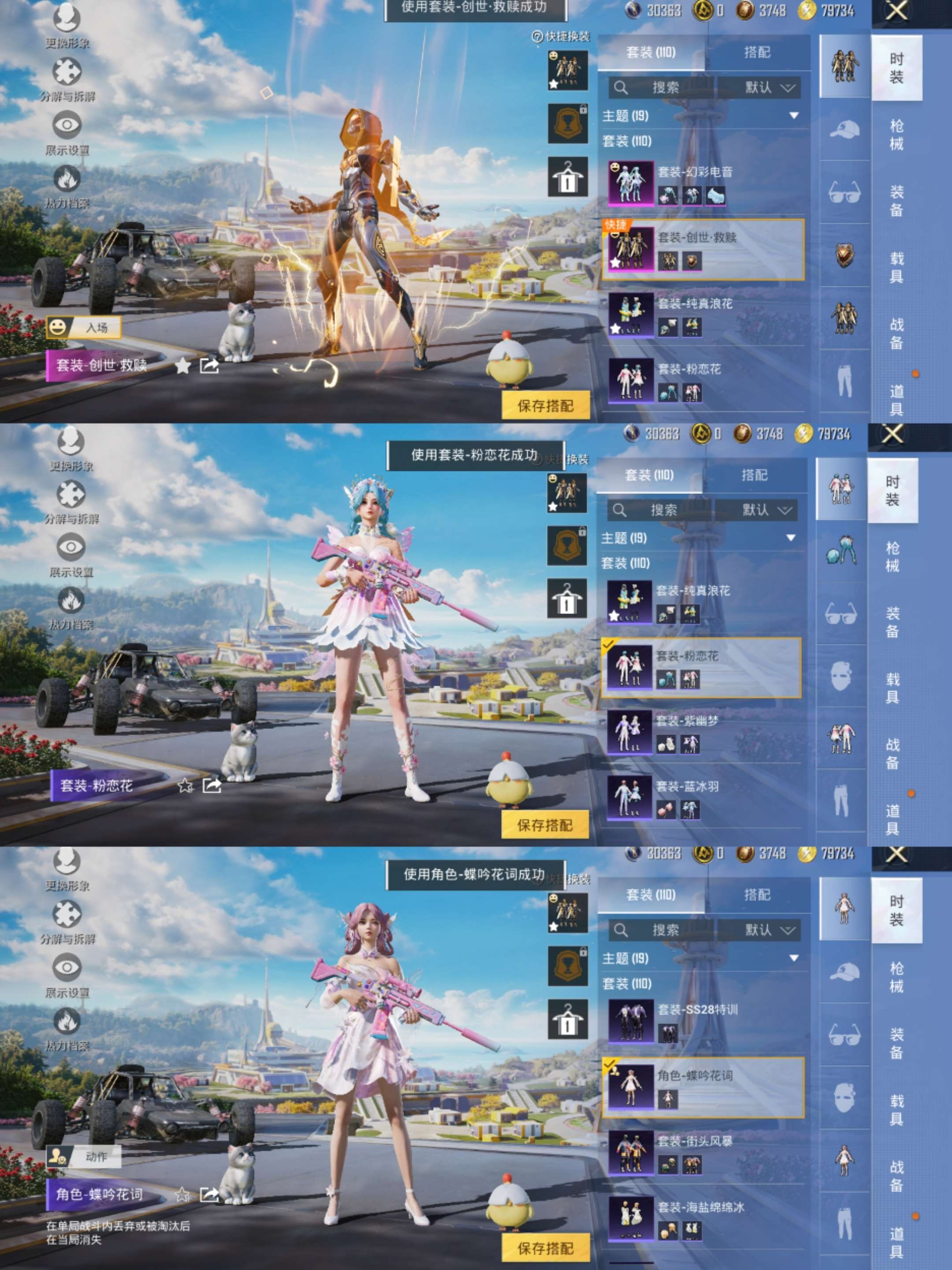Open the 更换形象 avatar icon

(x=66, y=17)
